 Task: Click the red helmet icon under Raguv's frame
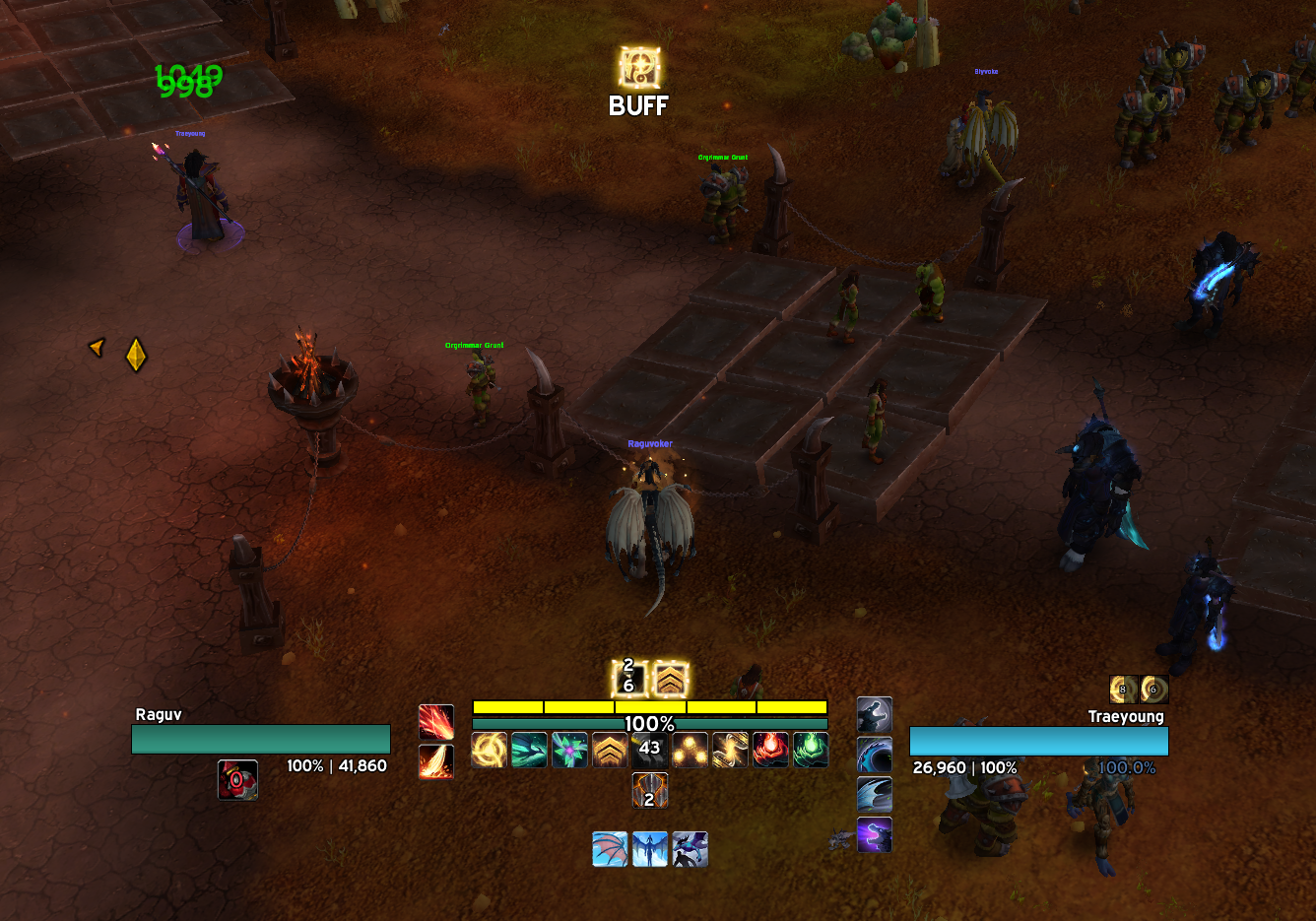coord(237,779)
